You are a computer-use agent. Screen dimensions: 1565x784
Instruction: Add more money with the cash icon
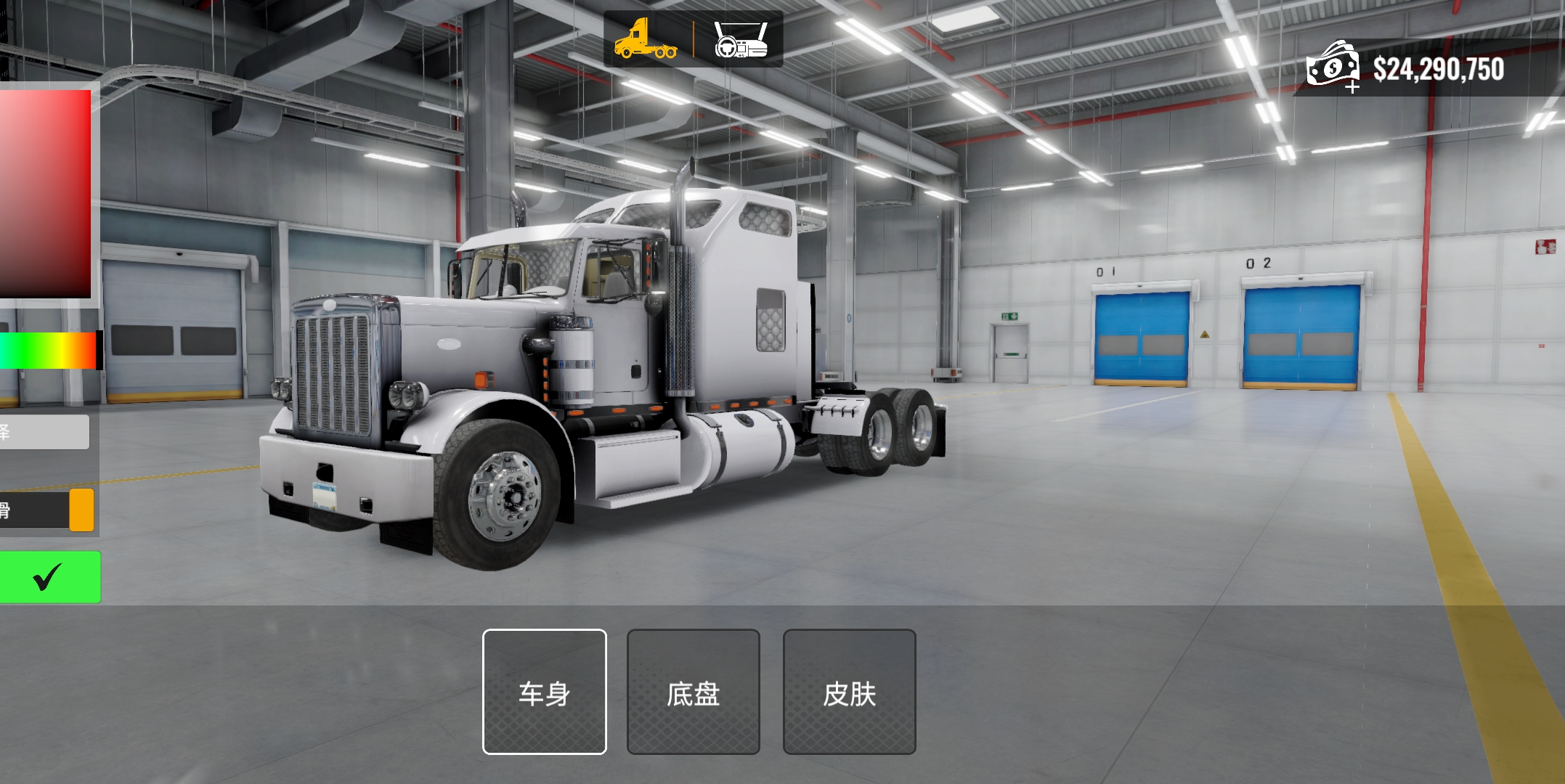pos(1333,67)
